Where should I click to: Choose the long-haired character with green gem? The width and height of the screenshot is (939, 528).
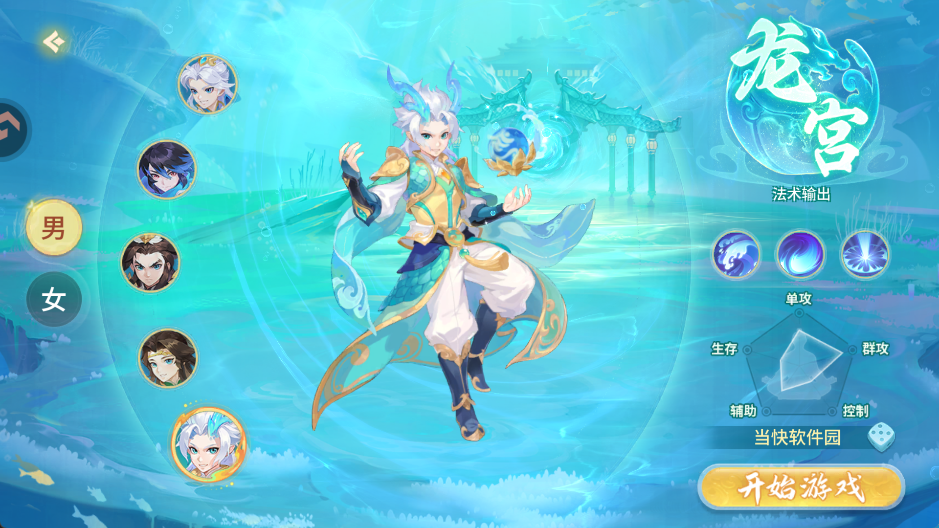pos(167,357)
